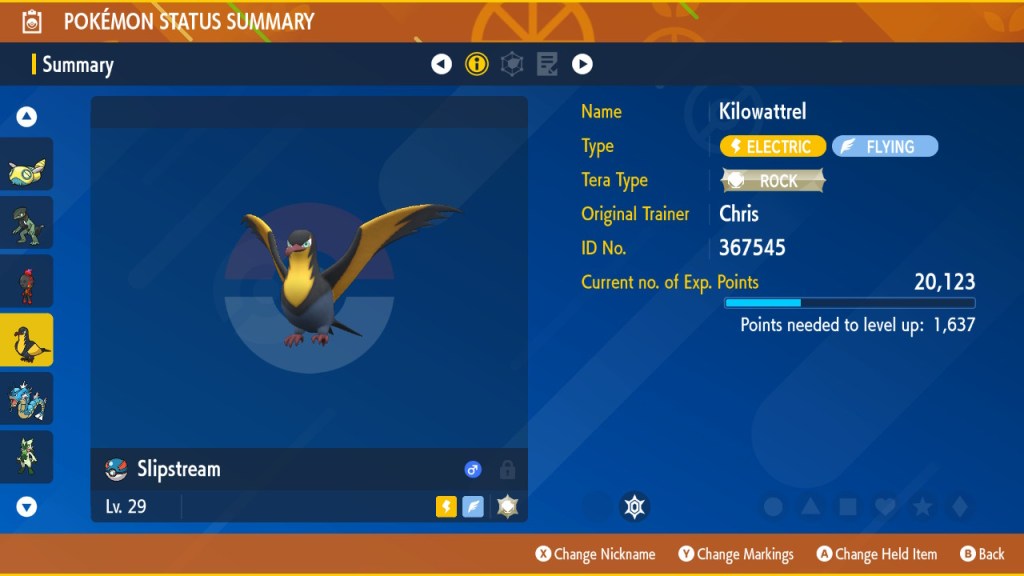
Task: Switch to Gyarados in the party
Action: click(x=27, y=400)
